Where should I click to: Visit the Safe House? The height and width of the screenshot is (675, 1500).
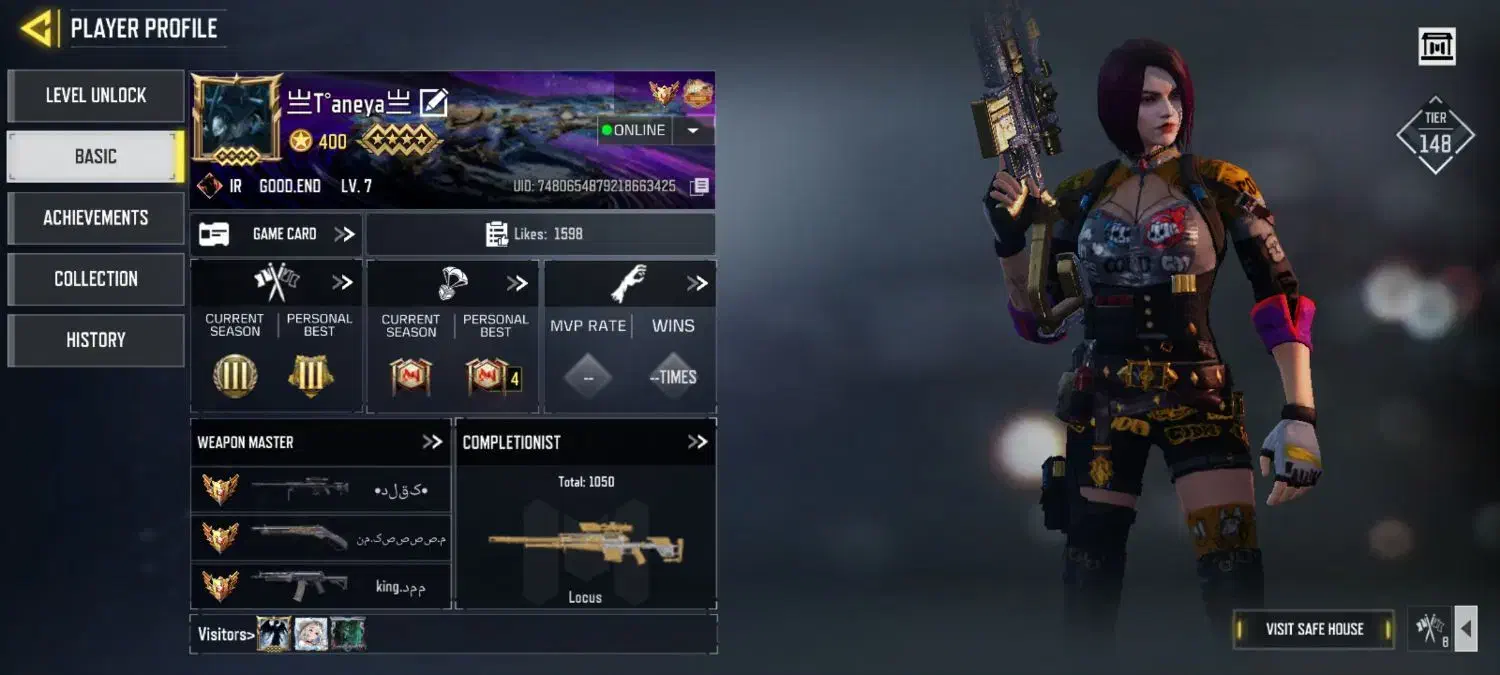(x=1314, y=629)
